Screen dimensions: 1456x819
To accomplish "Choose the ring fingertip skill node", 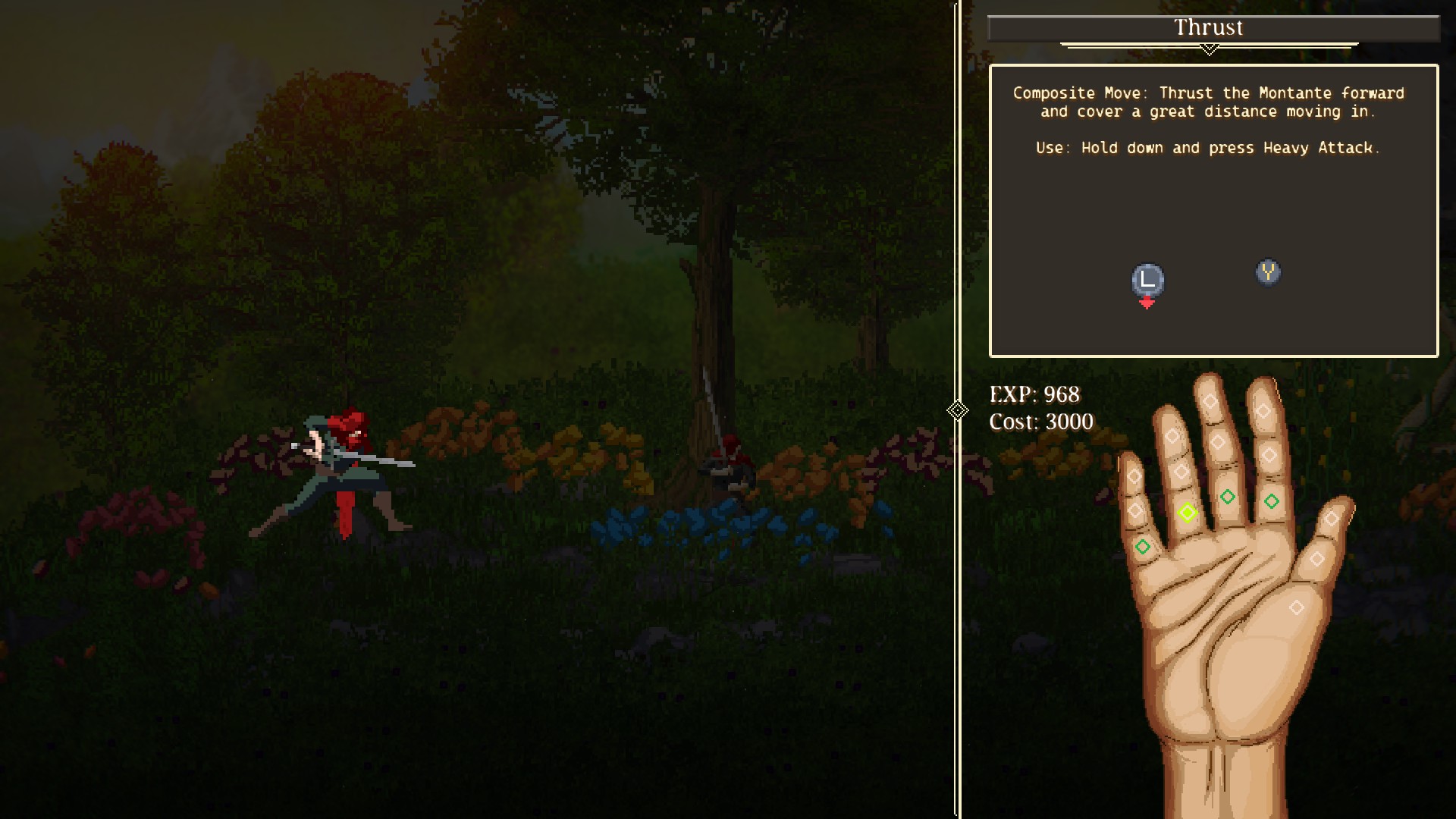I will coord(1172,436).
